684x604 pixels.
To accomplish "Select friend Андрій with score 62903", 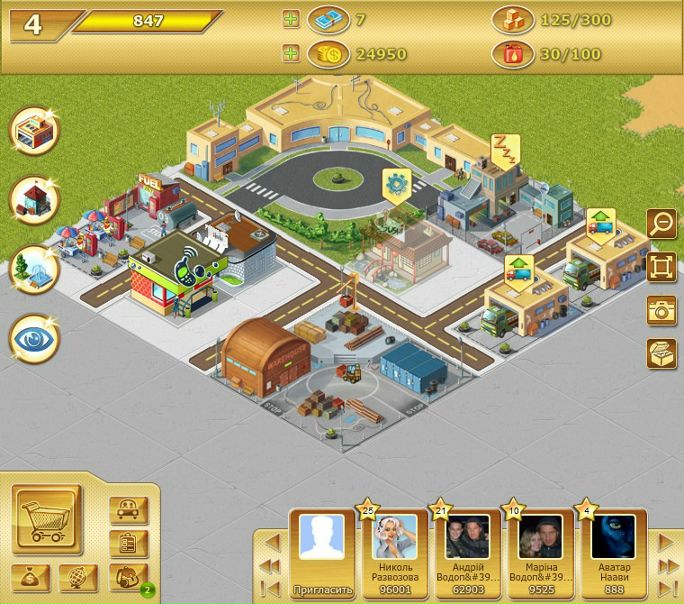I will pos(467,552).
